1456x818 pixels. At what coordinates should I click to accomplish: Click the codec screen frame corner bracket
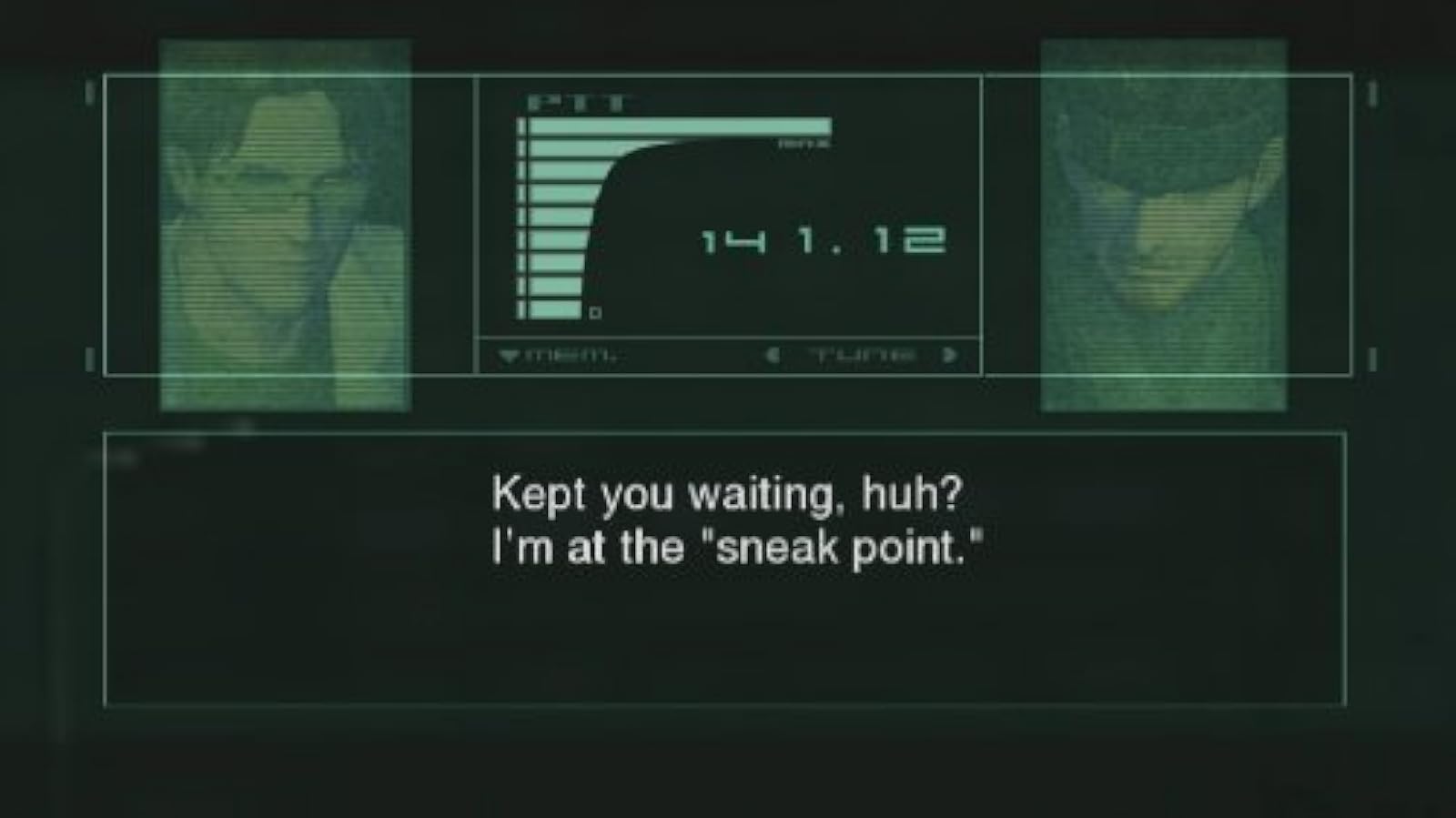[86, 91]
